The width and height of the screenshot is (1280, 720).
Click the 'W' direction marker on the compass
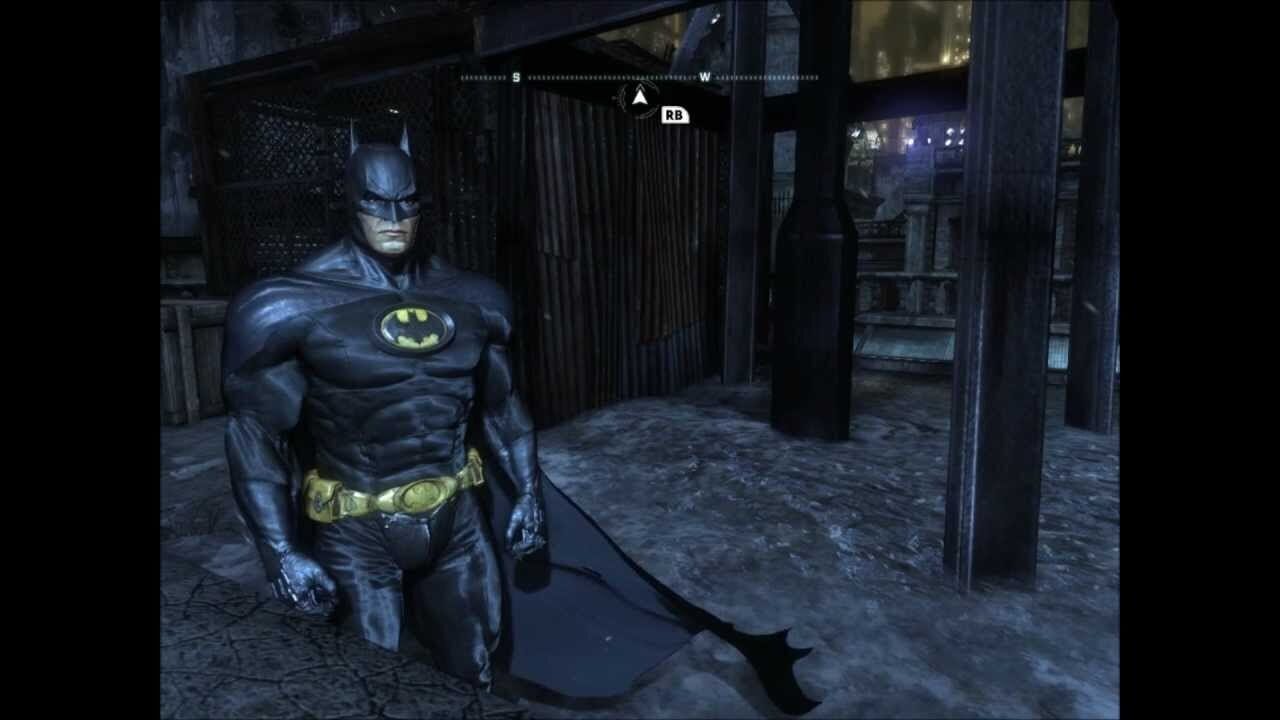pyautogui.click(x=706, y=76)
